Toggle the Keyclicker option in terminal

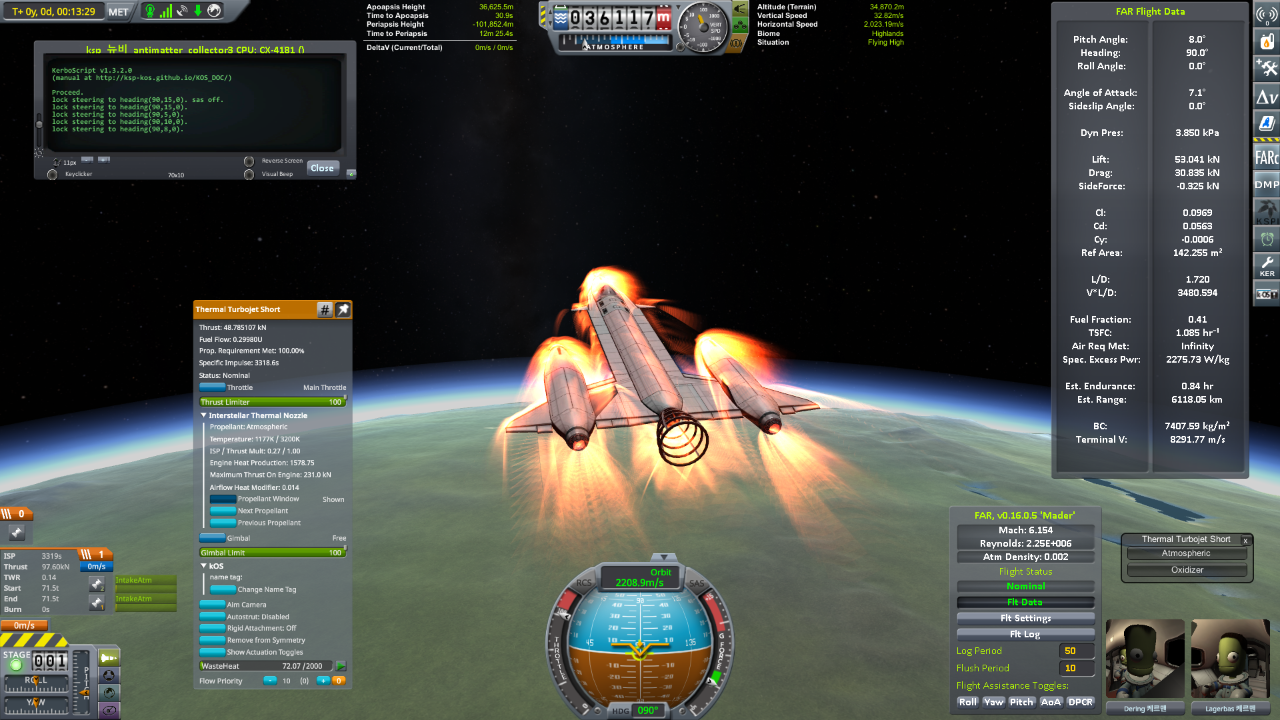coord(52,174)
